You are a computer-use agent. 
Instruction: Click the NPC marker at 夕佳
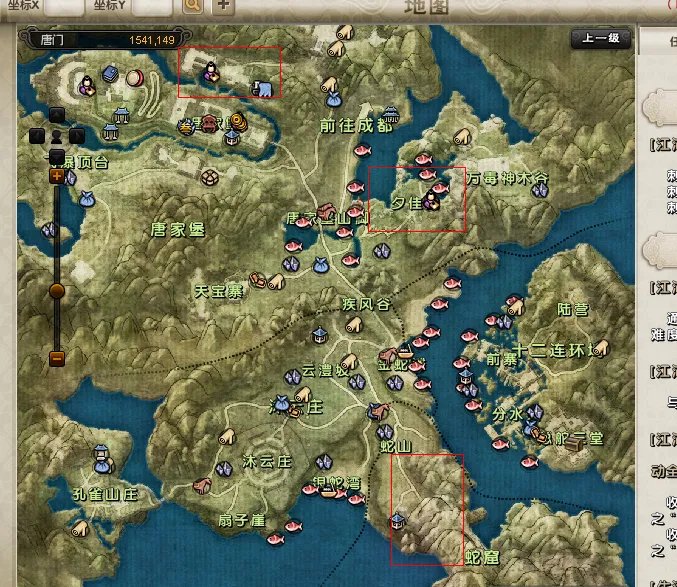pyautogui.click(x=431, y=200)
